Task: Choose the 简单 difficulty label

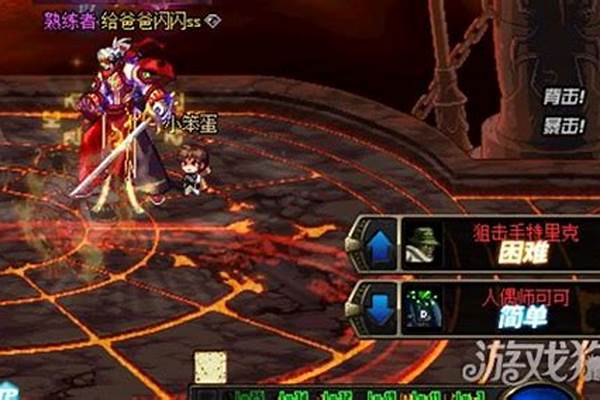Action: click(x=524, y=315)
